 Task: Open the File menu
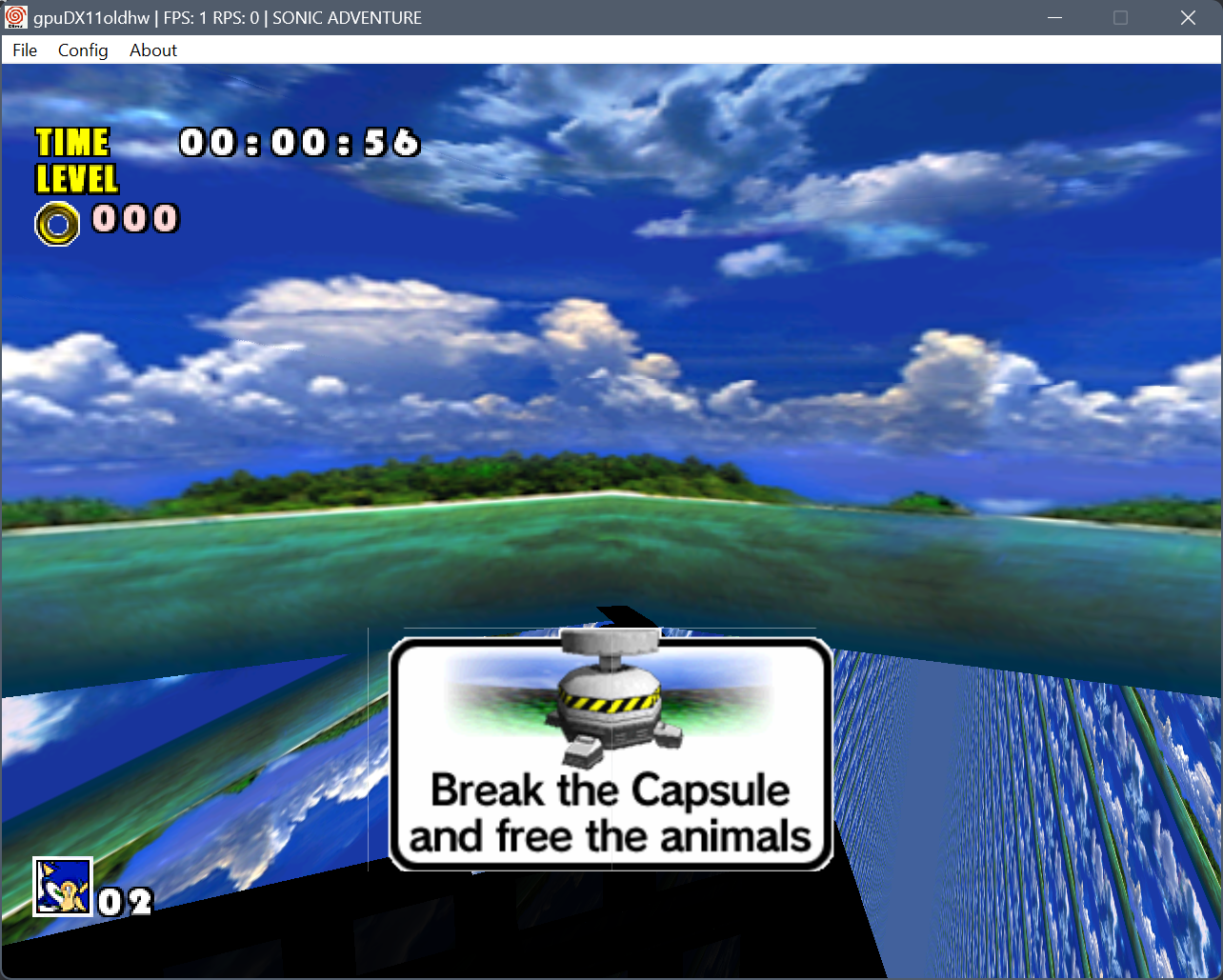click(x=25, y=50)
